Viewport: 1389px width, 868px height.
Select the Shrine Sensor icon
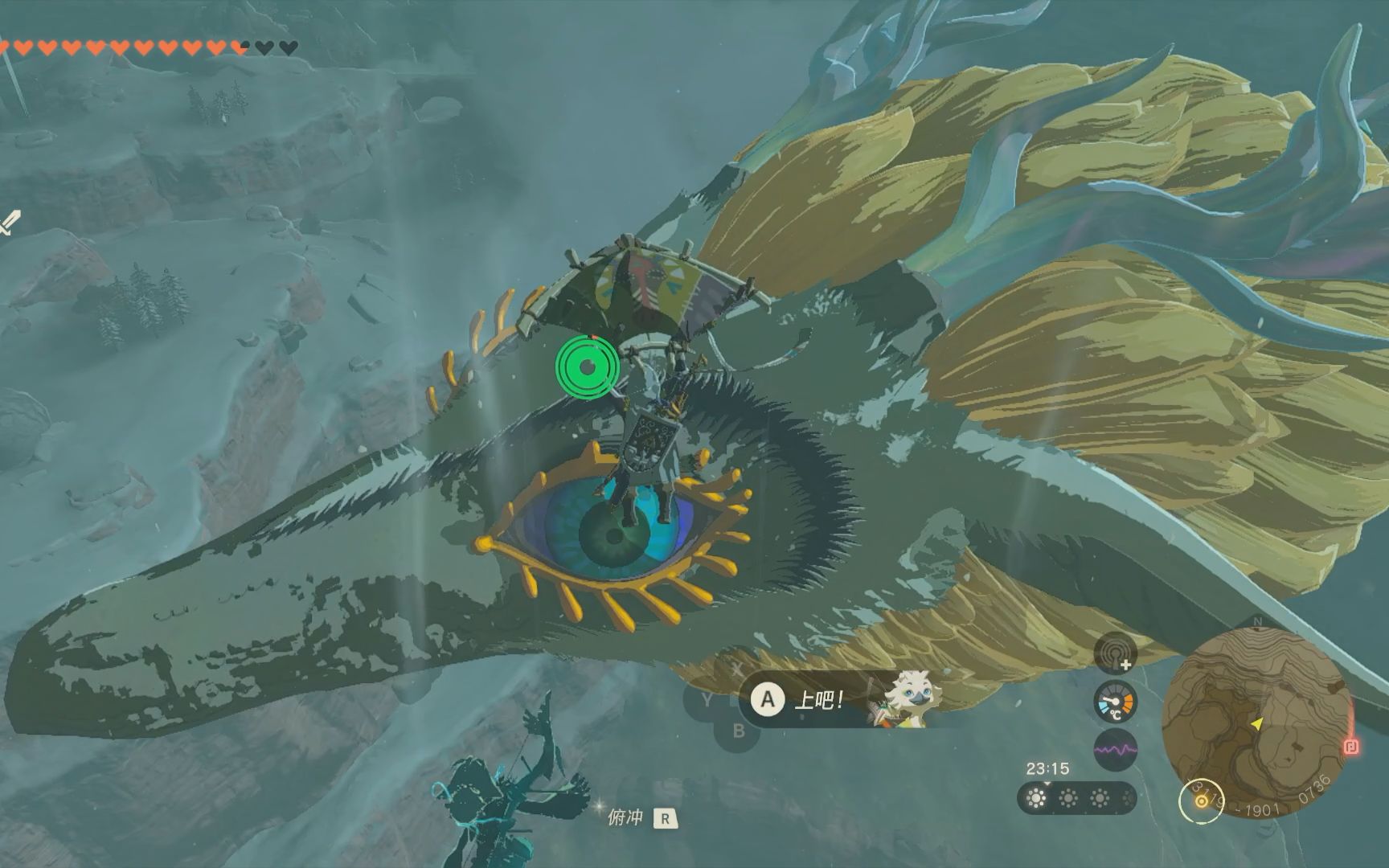(x=1115, y=653)
